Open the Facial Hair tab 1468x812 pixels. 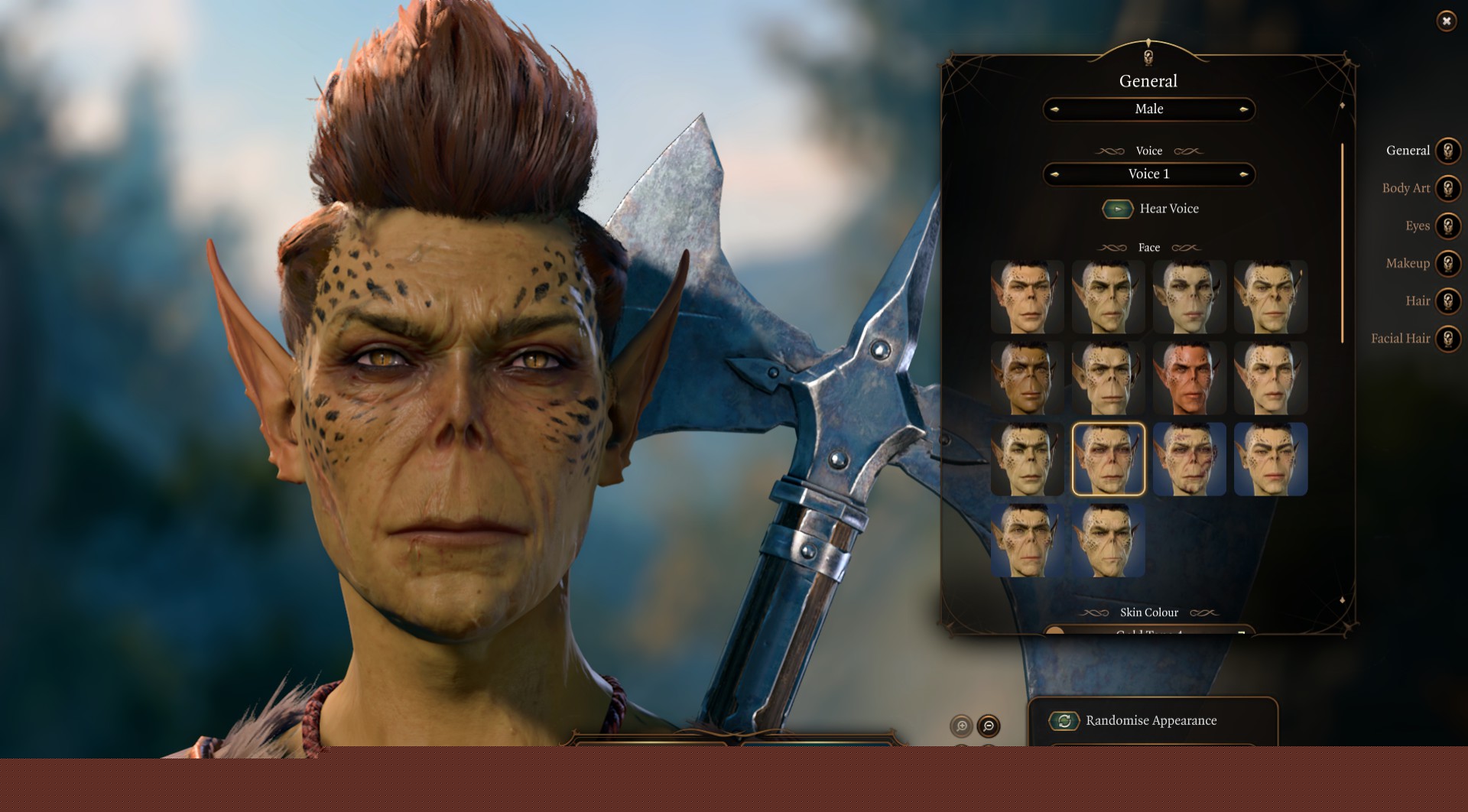pyautogui.click(x=1447, y=339)
